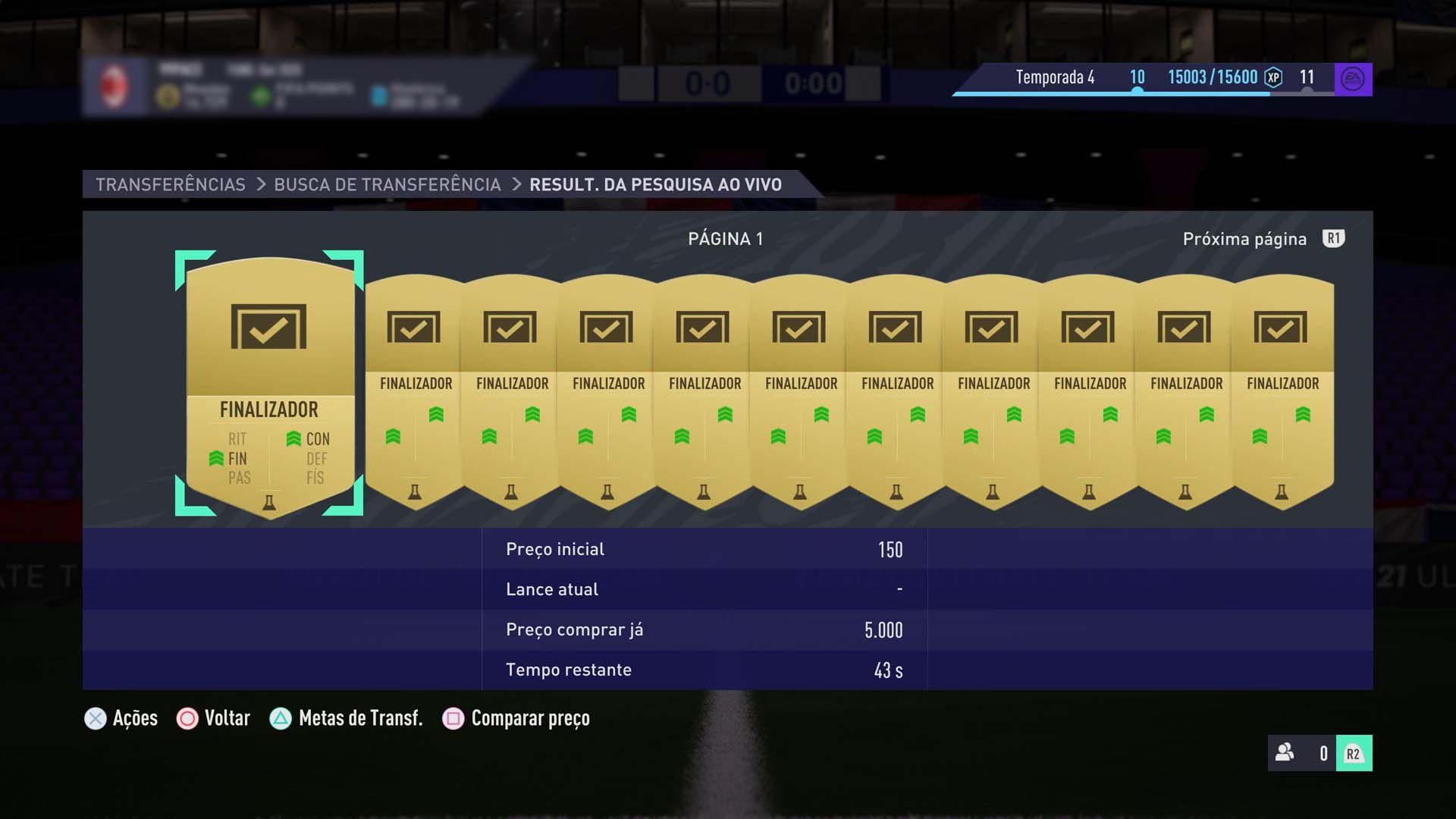Open TRANSFERÊNCIAS from the breadcrumb
Image resolution: width=1456 pixels, height=819 pixels.
pyautogui.click(x=170, y=184)
